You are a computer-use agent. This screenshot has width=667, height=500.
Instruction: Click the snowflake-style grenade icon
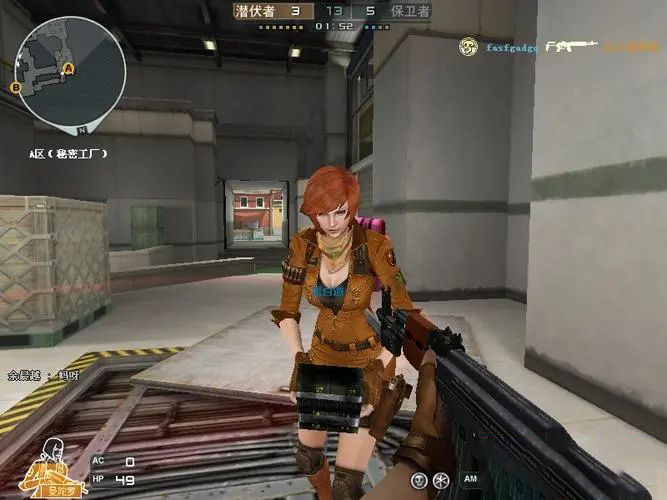pyautogui.click(x=441, y=481)
